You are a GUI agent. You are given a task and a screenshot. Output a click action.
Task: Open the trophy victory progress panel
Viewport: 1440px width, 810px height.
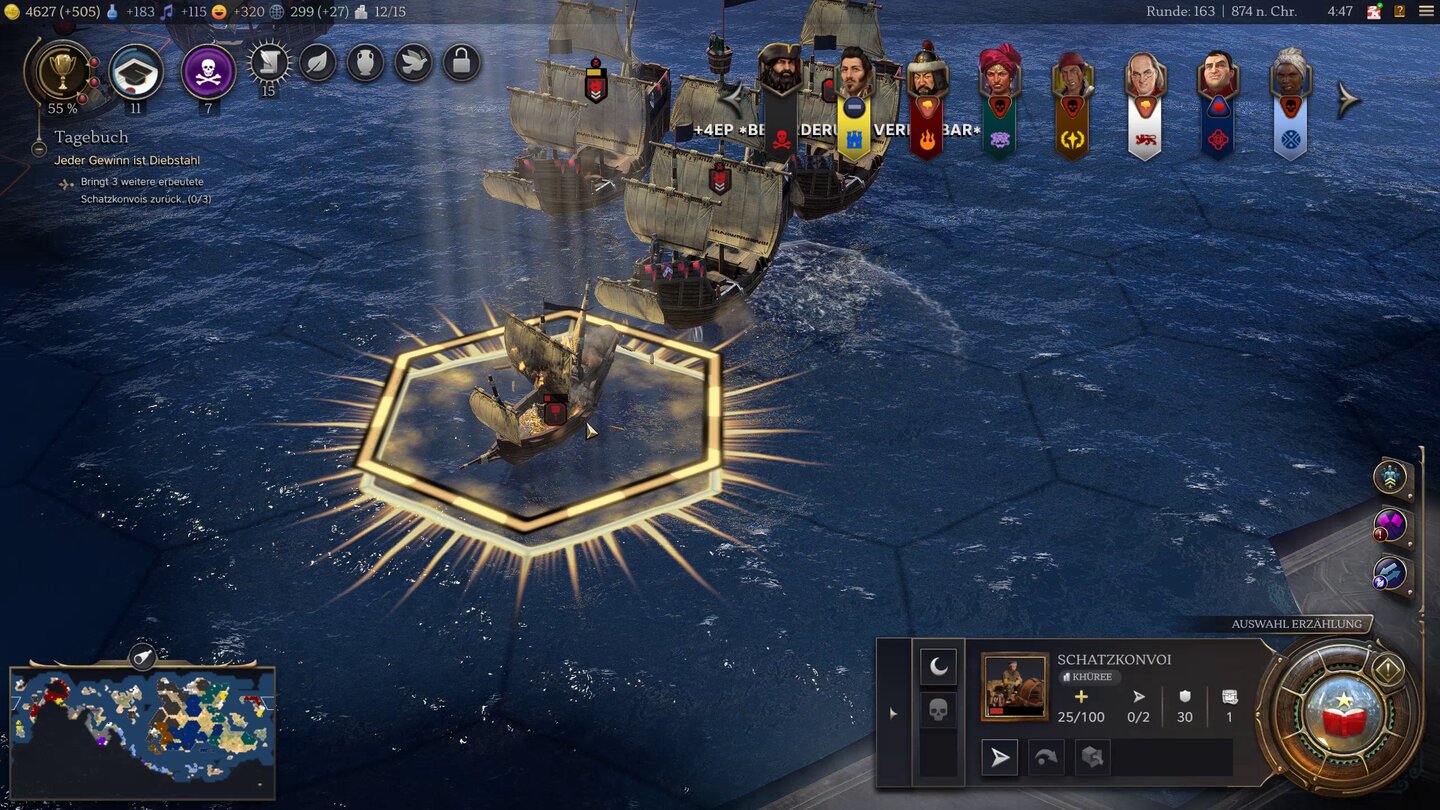point(62,70)
